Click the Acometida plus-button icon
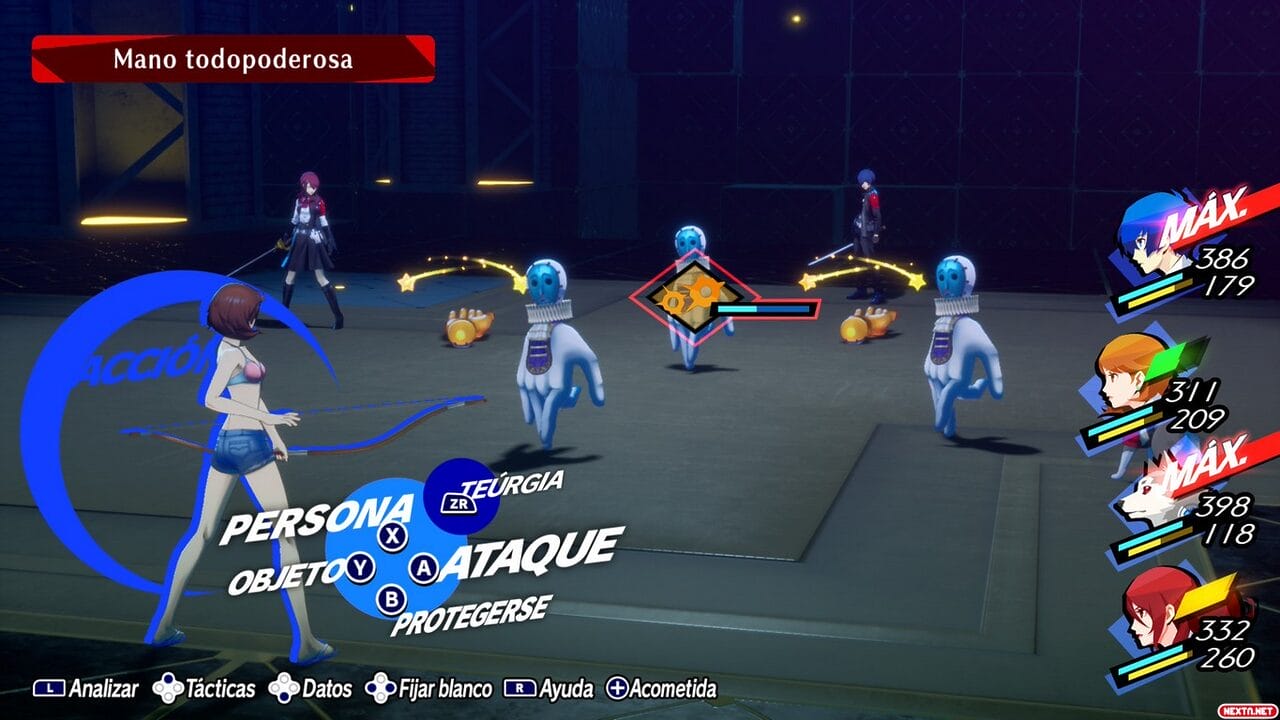The height and width of the screenshot is (720, 1280). (x=620, y=688)
